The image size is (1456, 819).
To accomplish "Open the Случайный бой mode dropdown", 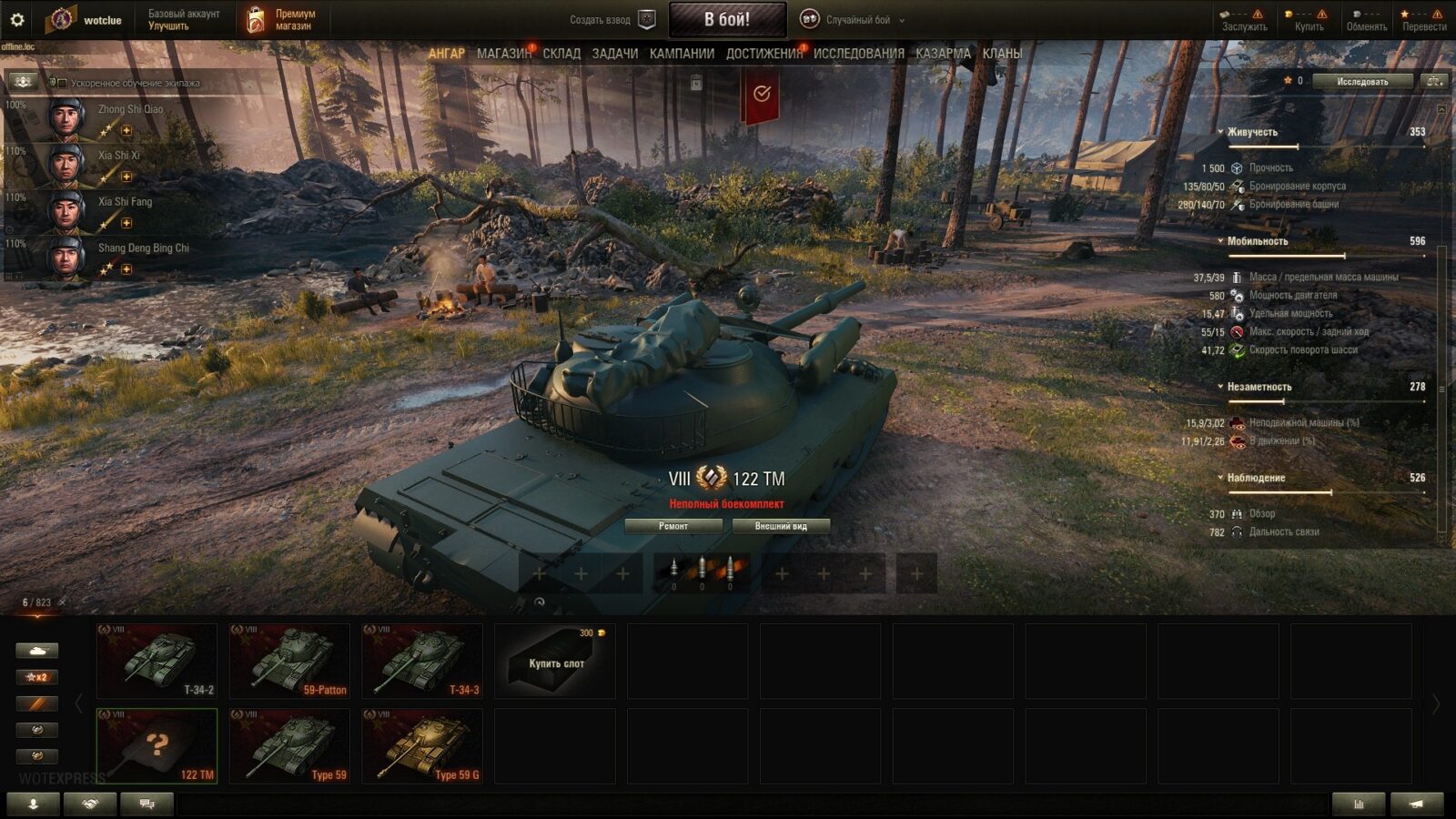I will coord(855,19).
